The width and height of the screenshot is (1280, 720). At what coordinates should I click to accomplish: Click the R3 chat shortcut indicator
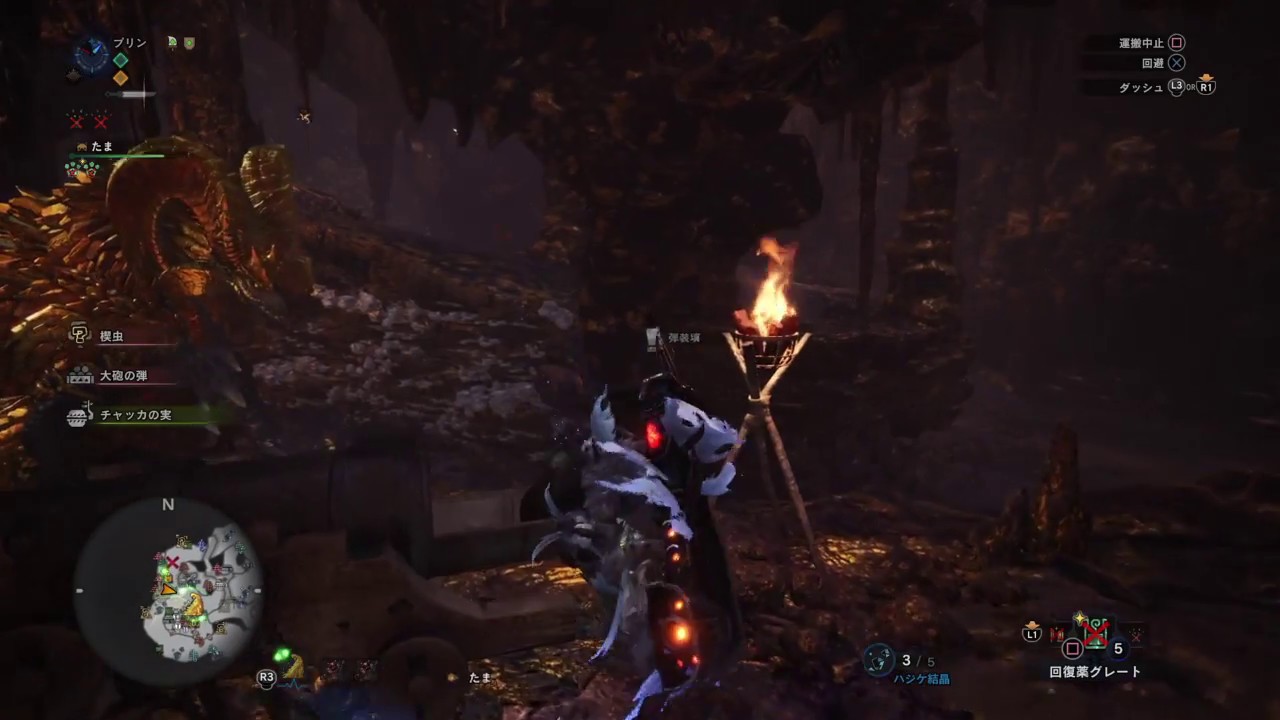tap(266, 677)
